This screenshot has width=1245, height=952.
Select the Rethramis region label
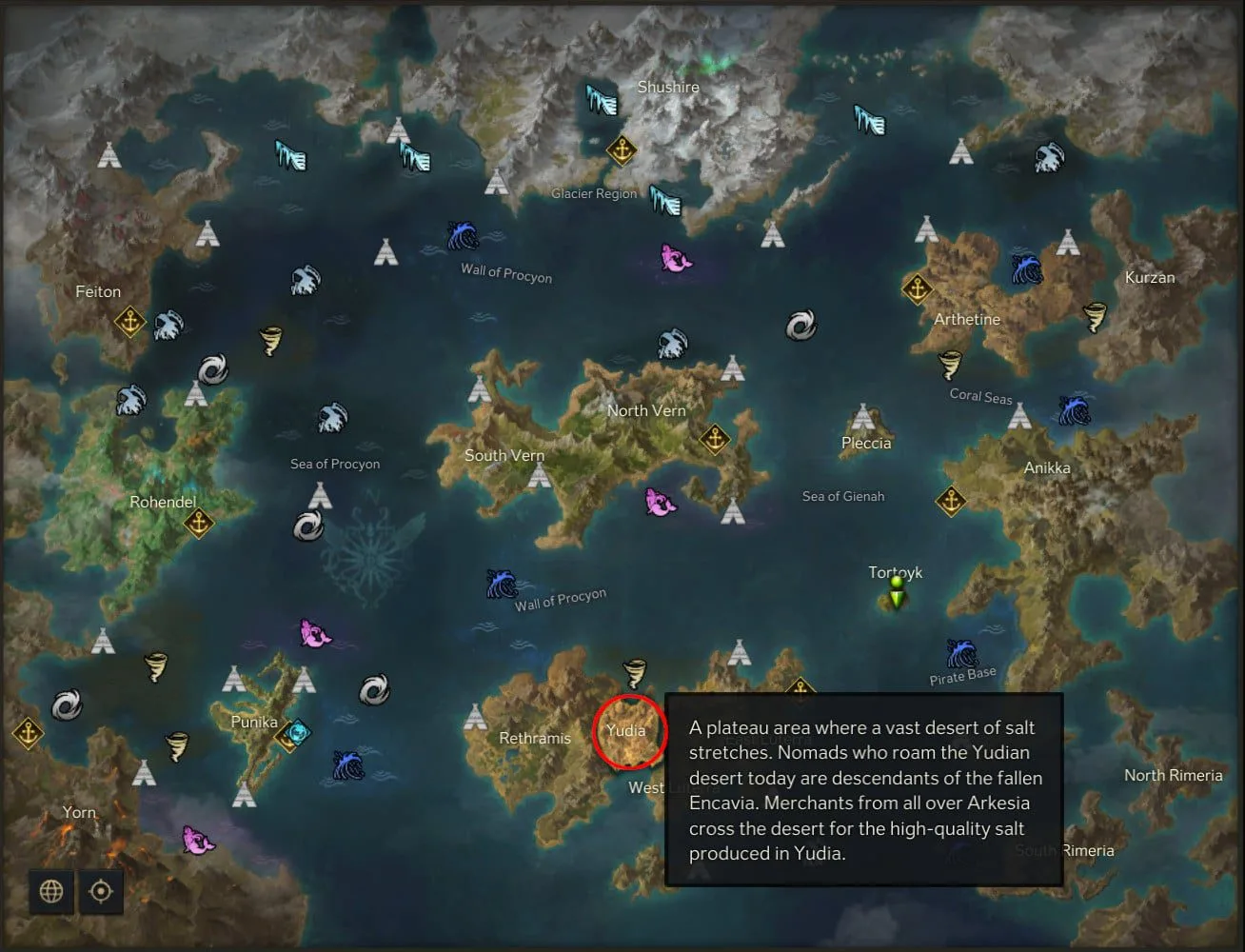pyautogui.click(x=535, y=739)
